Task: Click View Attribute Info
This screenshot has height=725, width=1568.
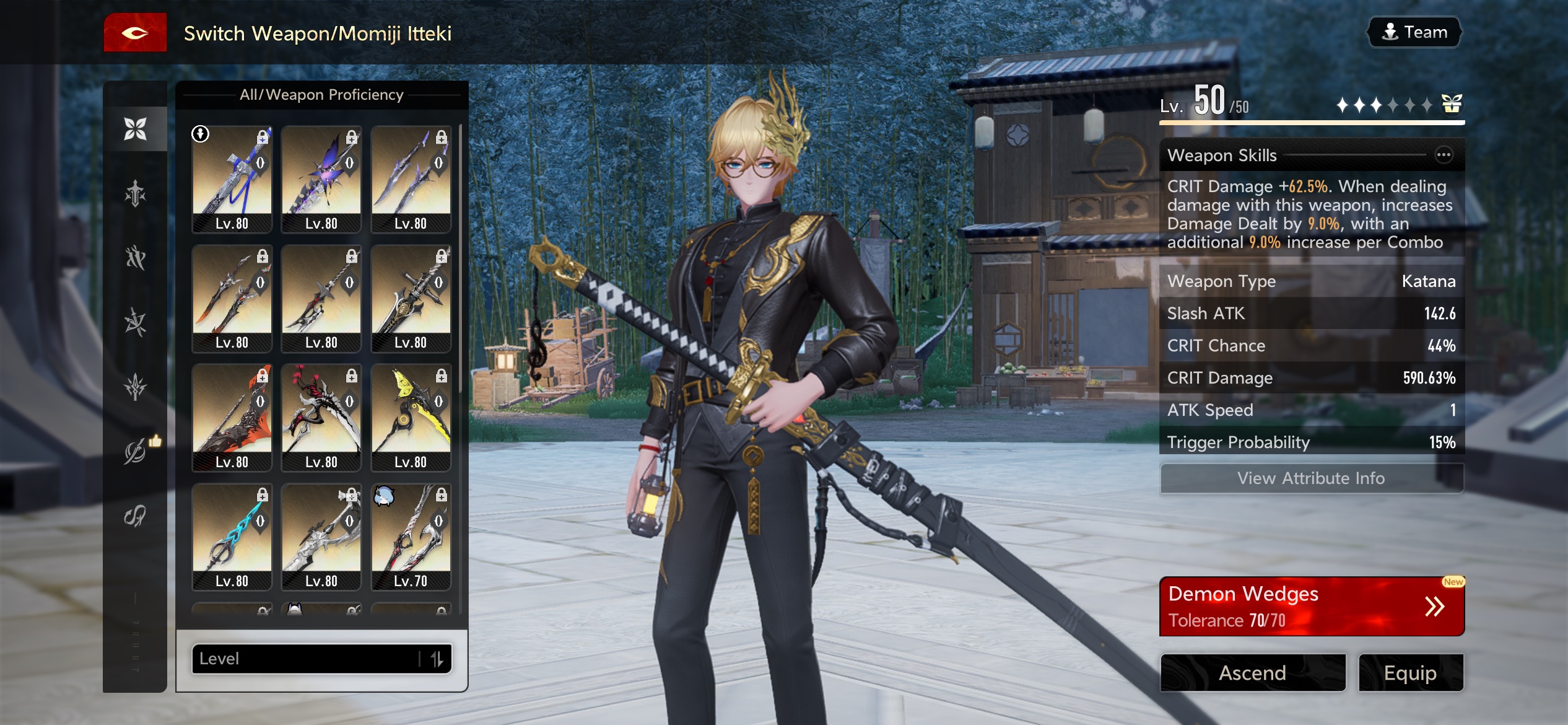Action: tap(1311, 478)
